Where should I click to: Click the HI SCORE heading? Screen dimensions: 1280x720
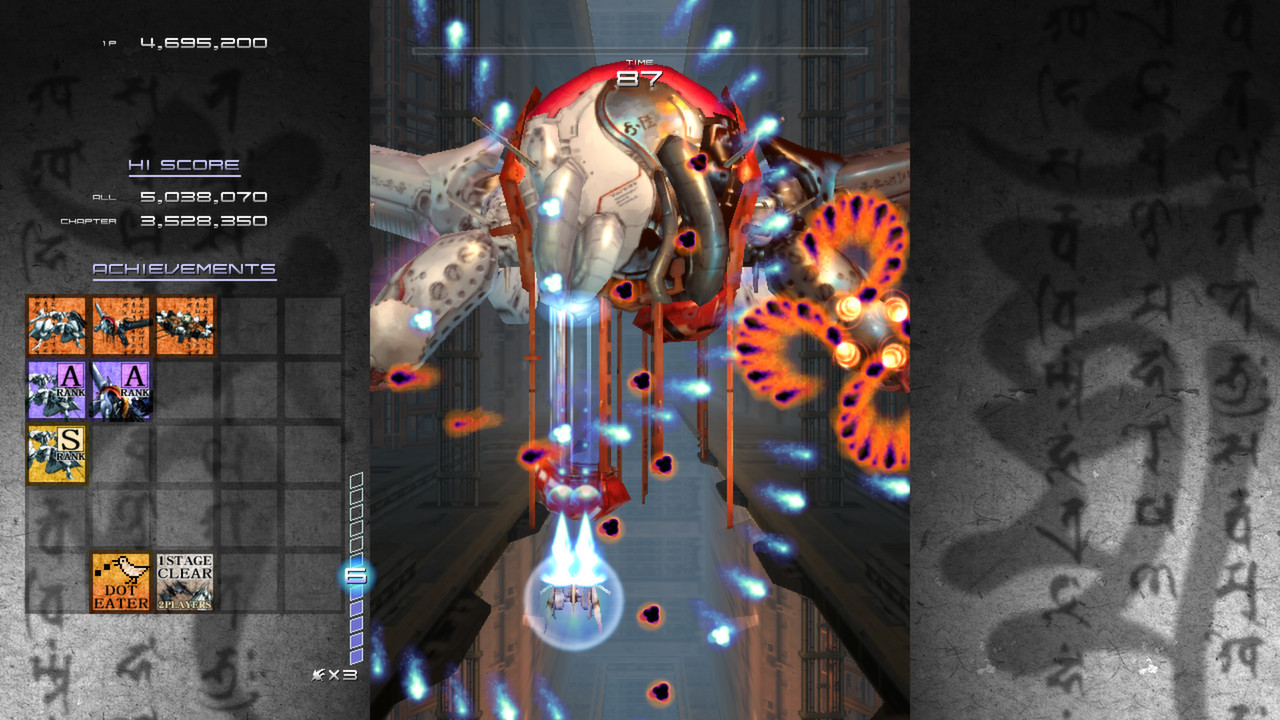pyautogui.click(x=182, y=166)
